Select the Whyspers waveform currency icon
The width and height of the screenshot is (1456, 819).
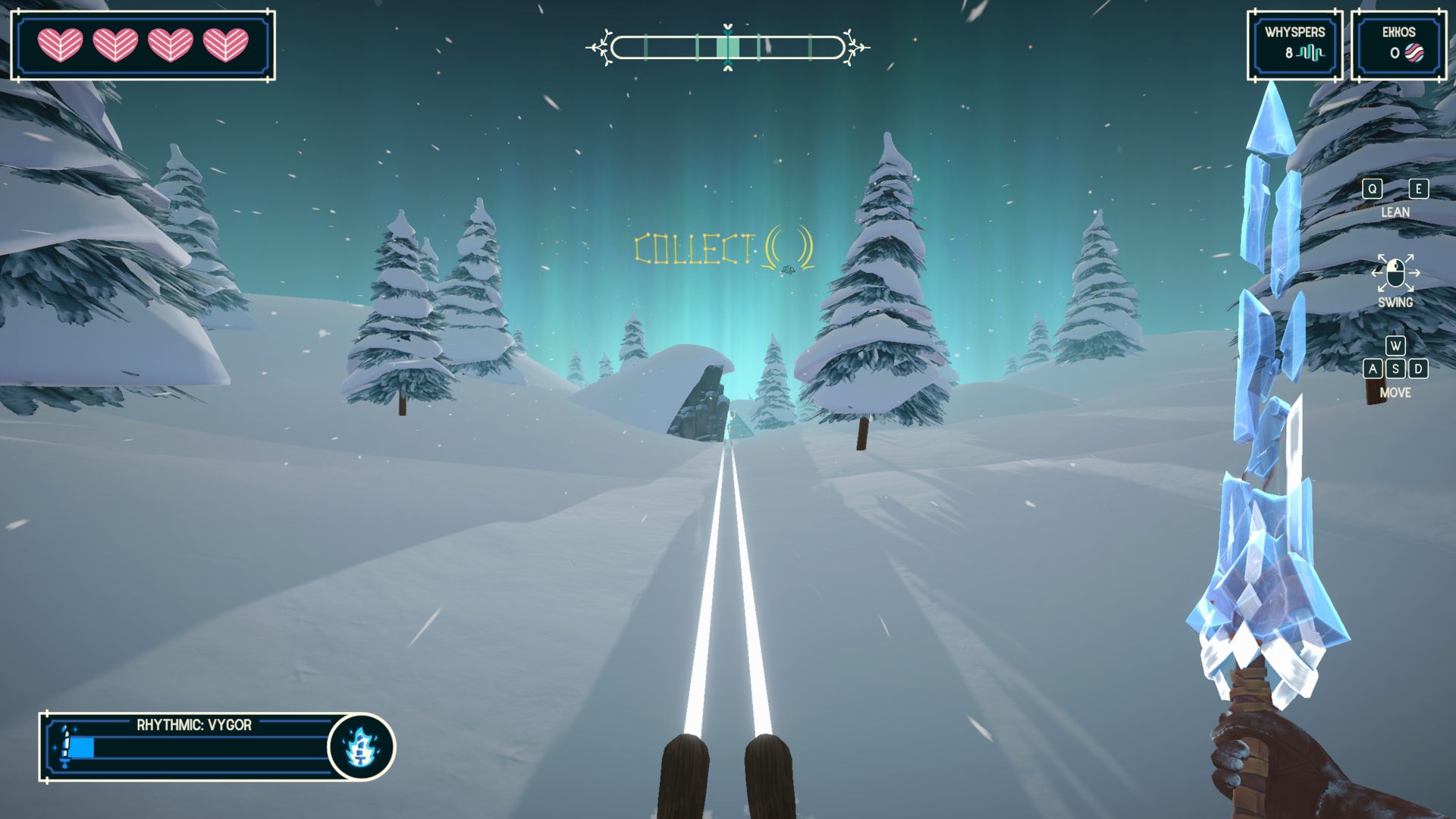1310,53
